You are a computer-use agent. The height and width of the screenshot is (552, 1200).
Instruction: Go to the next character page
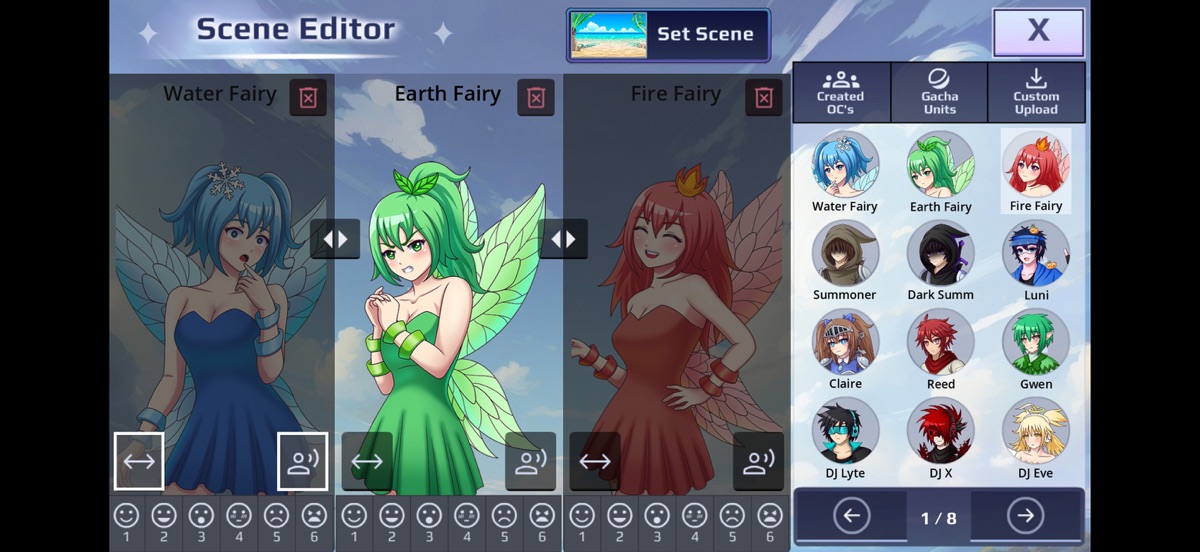point(1025,516)
